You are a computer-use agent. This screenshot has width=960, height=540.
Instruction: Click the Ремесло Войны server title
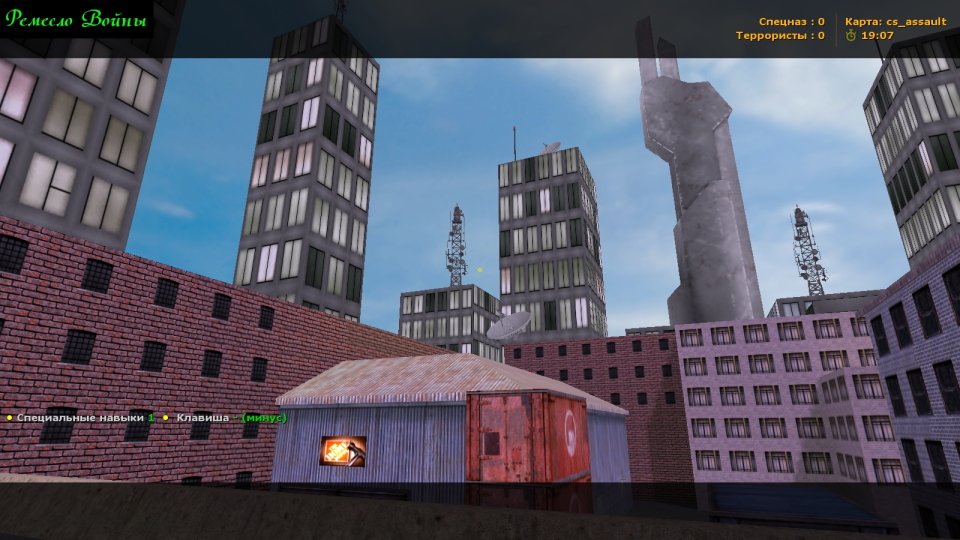pos(76,20)
